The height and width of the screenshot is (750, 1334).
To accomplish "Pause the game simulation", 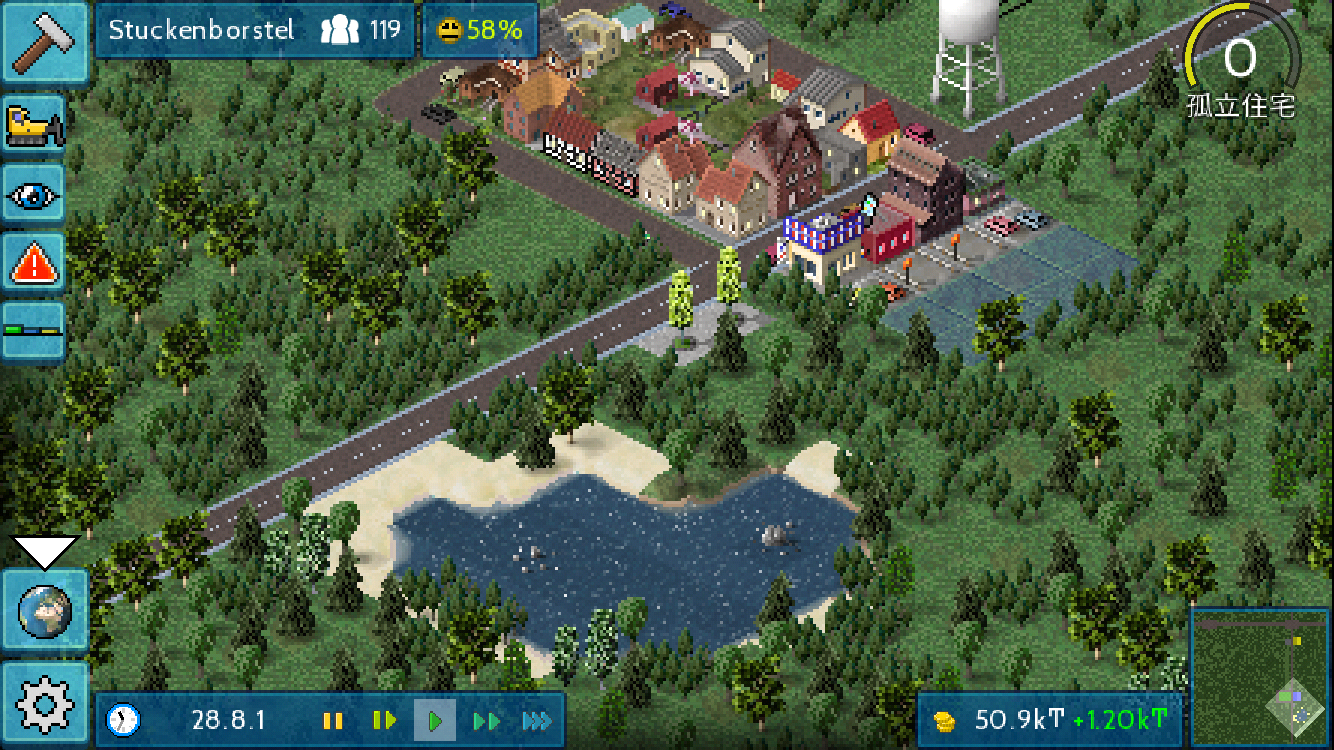I will coord(333,720).
